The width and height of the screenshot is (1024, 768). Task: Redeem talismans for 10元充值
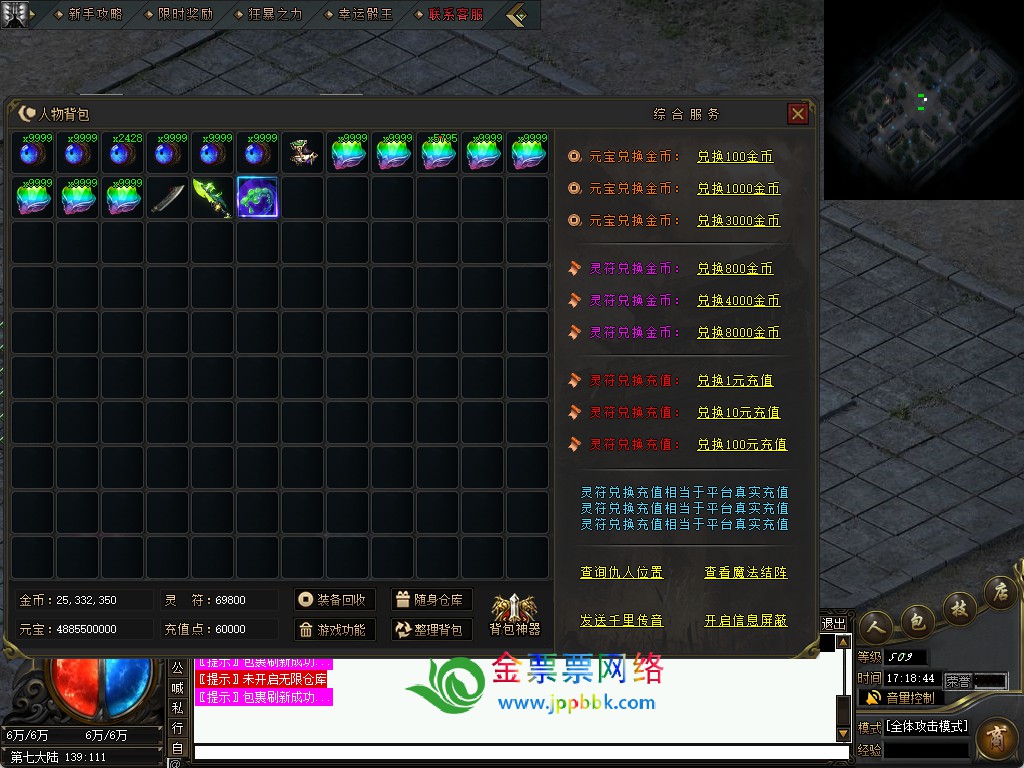click(x=738, y=413)
